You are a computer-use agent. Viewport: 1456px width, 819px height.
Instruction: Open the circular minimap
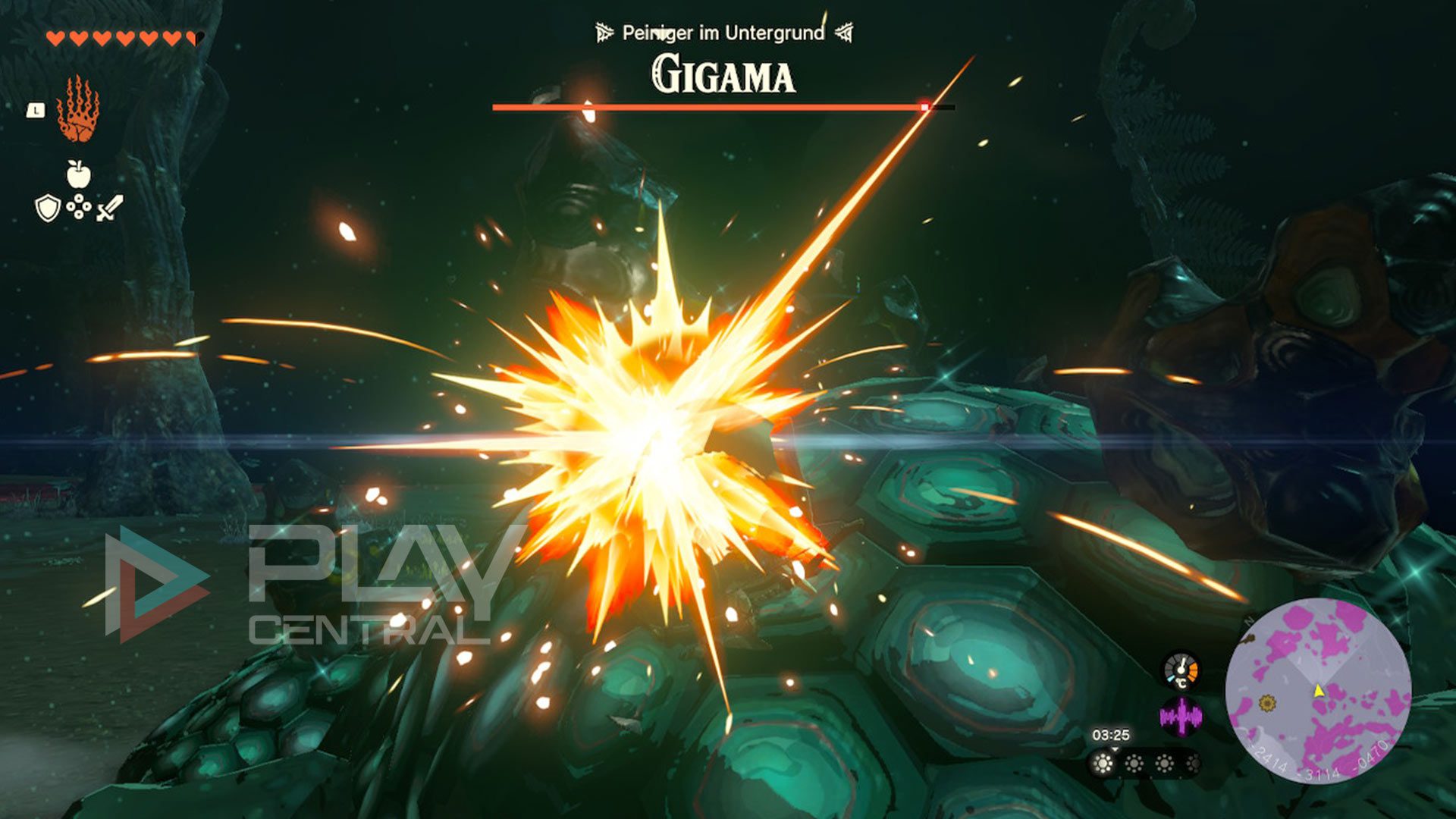1318,690
